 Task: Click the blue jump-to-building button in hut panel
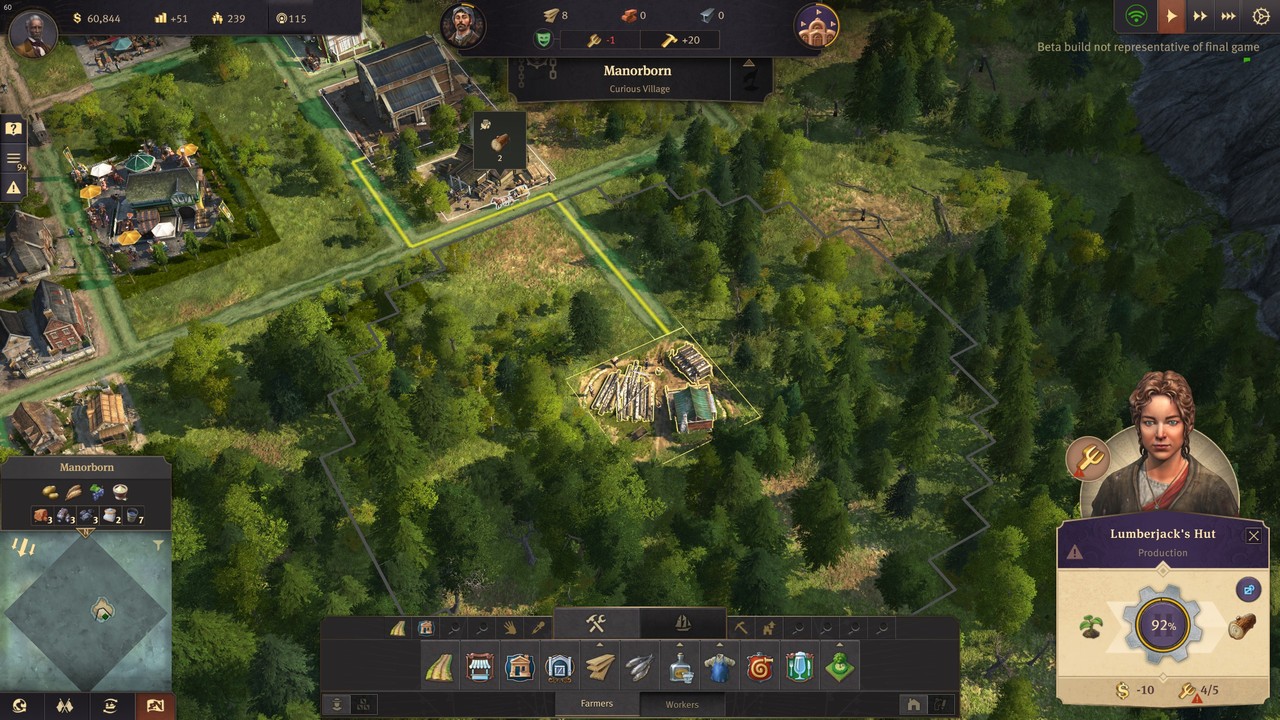point(1248,590)
